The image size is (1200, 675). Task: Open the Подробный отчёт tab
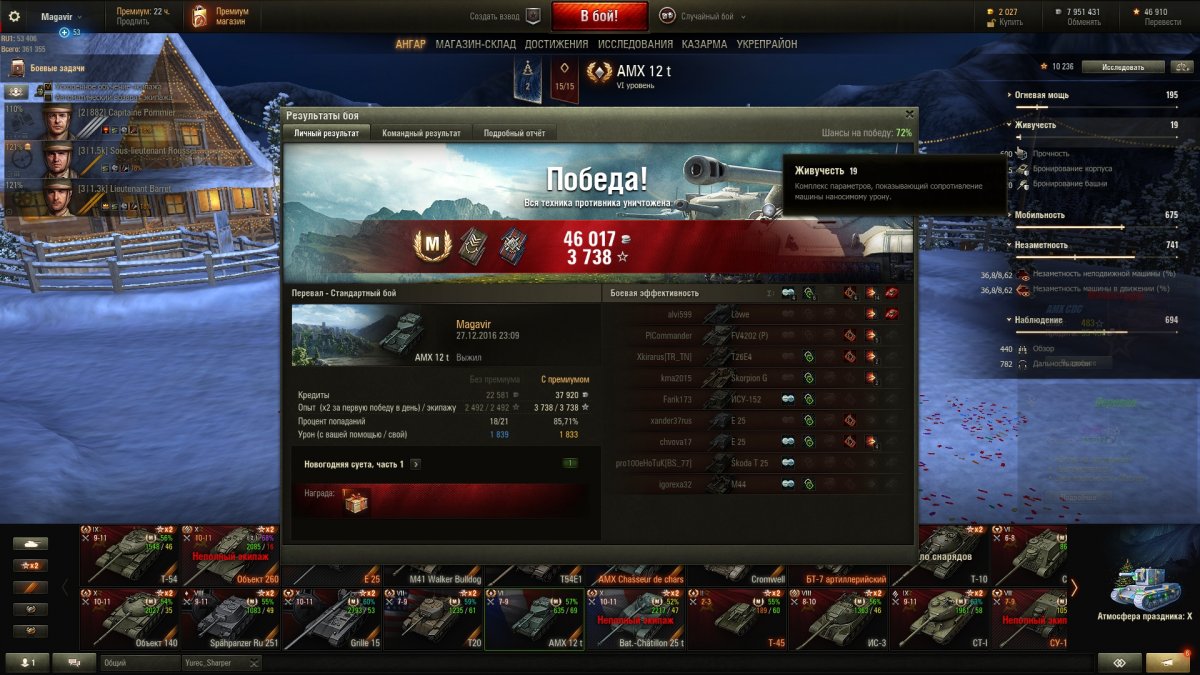pyautogui.click(x=514, y=133)
